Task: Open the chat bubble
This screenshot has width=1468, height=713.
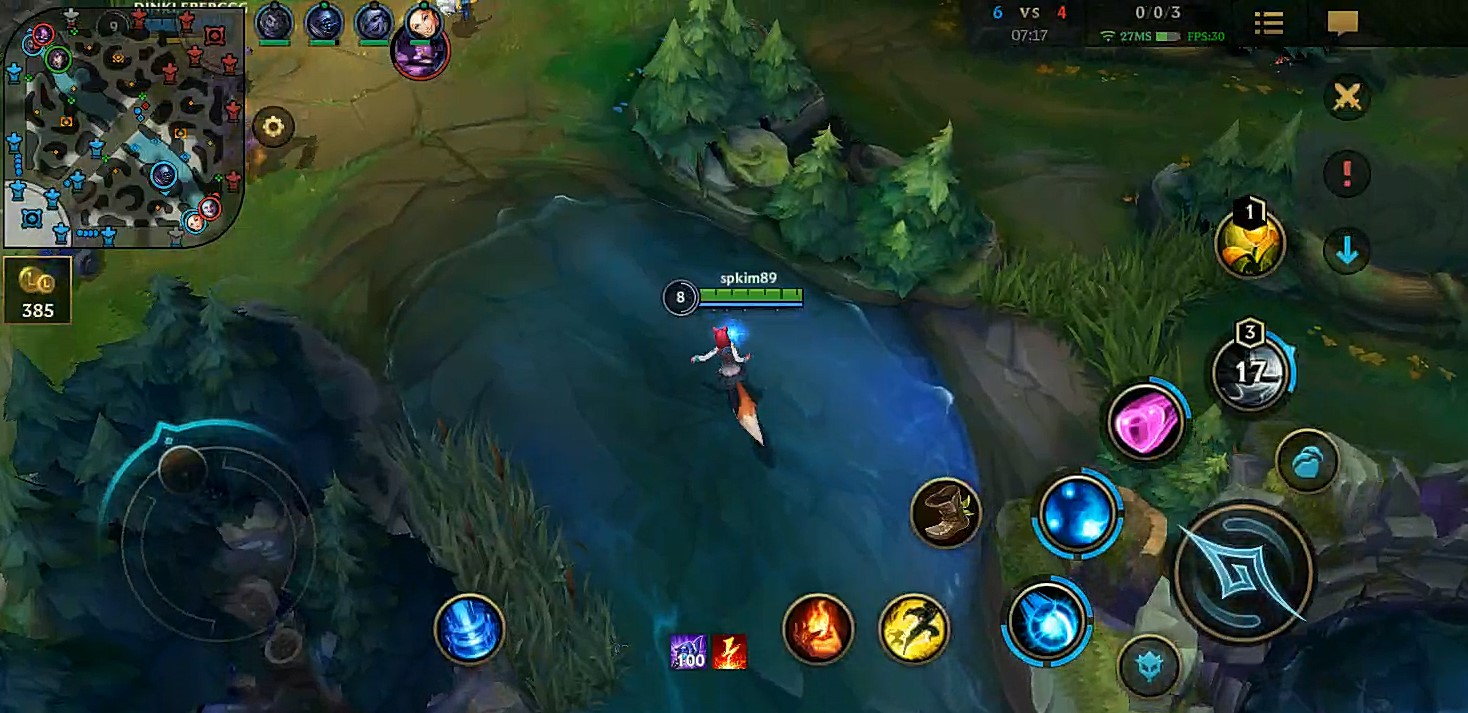Action: tap(1342, 23)
